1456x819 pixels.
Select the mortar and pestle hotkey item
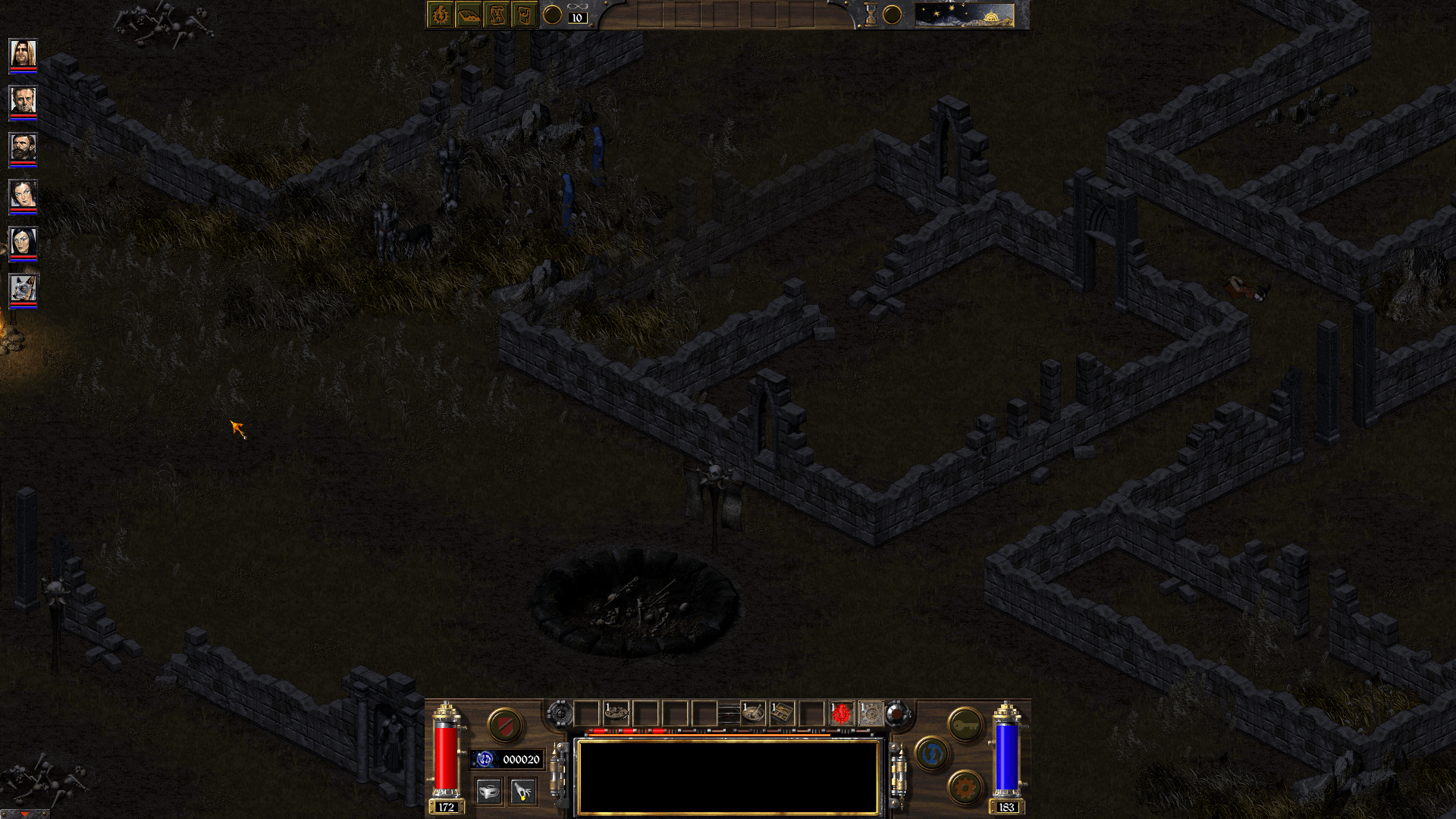pyautogui.click(x=753, y=713)
